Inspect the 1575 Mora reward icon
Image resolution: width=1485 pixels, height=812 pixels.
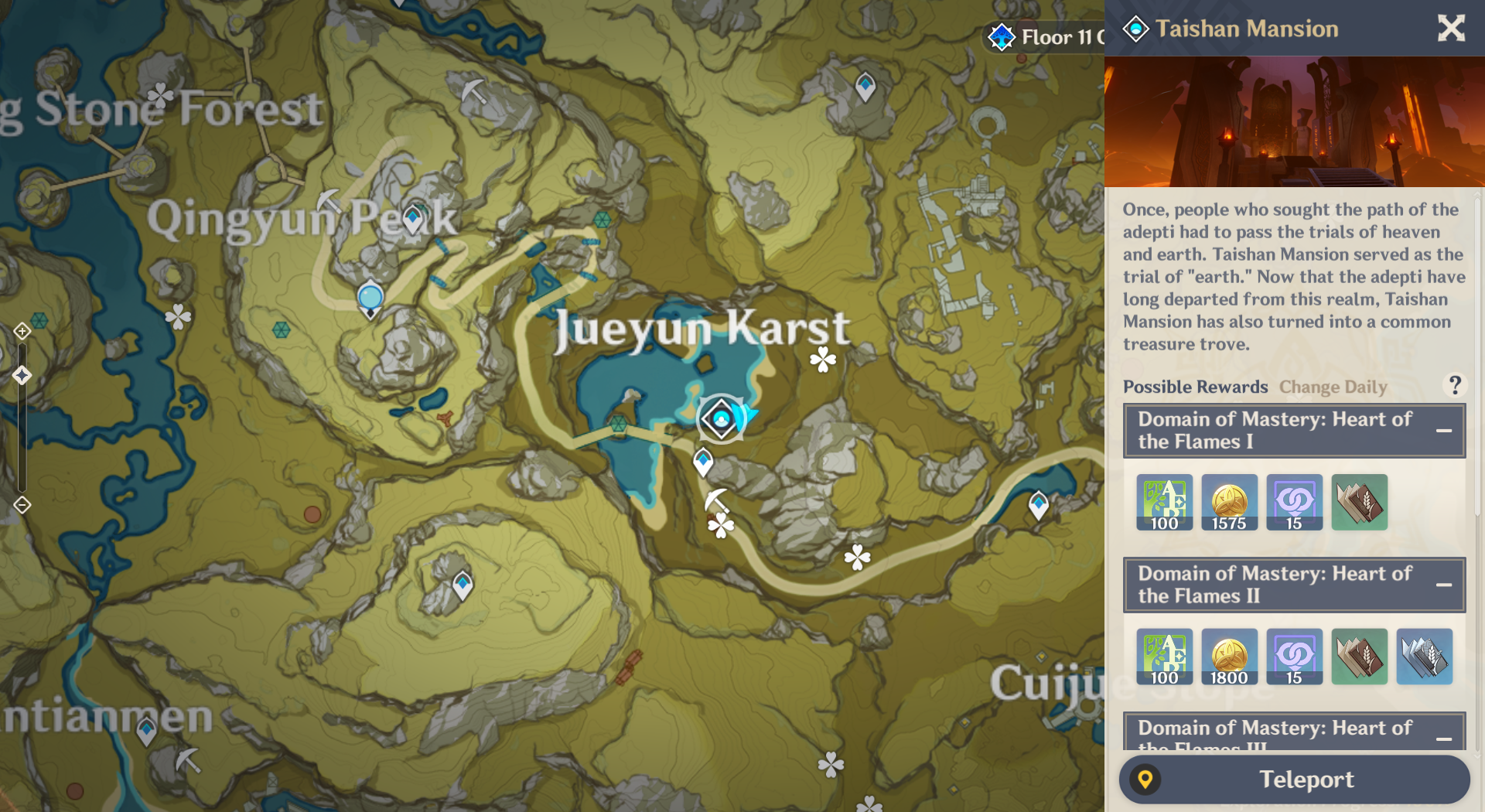click(1229, 503)
